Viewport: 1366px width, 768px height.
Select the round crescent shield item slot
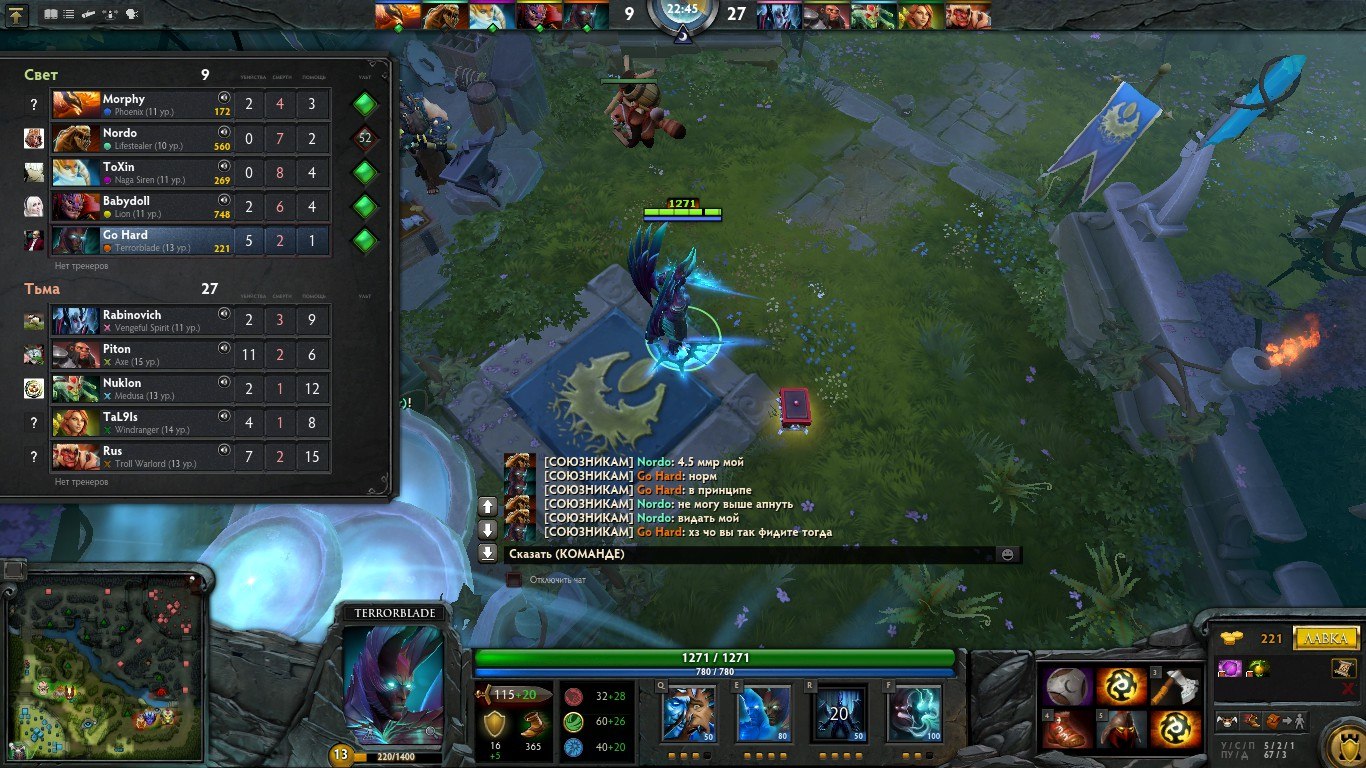1068,686
